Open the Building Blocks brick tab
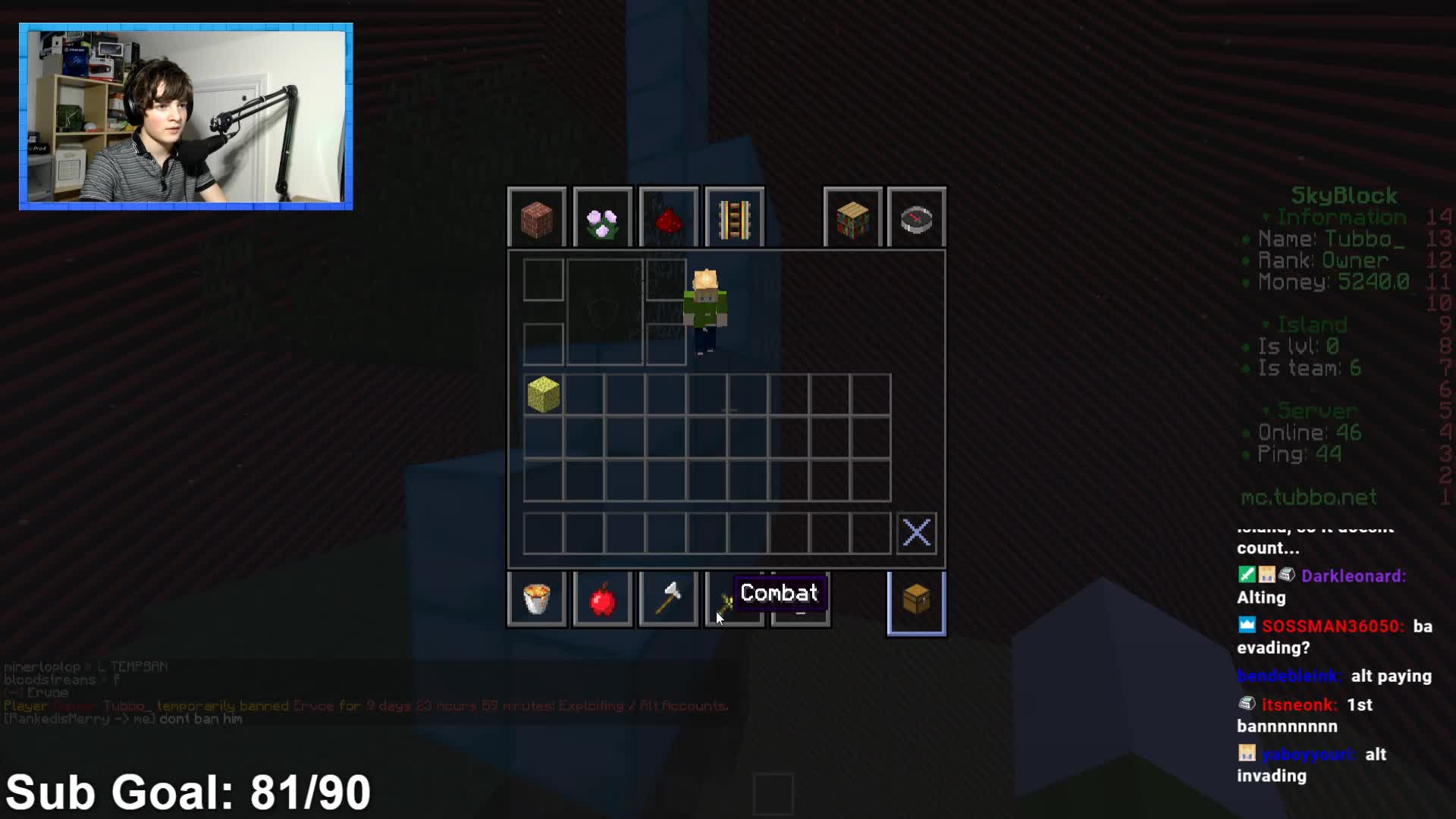This screenshot has height=819, width=1456. [x=537, y=219]
